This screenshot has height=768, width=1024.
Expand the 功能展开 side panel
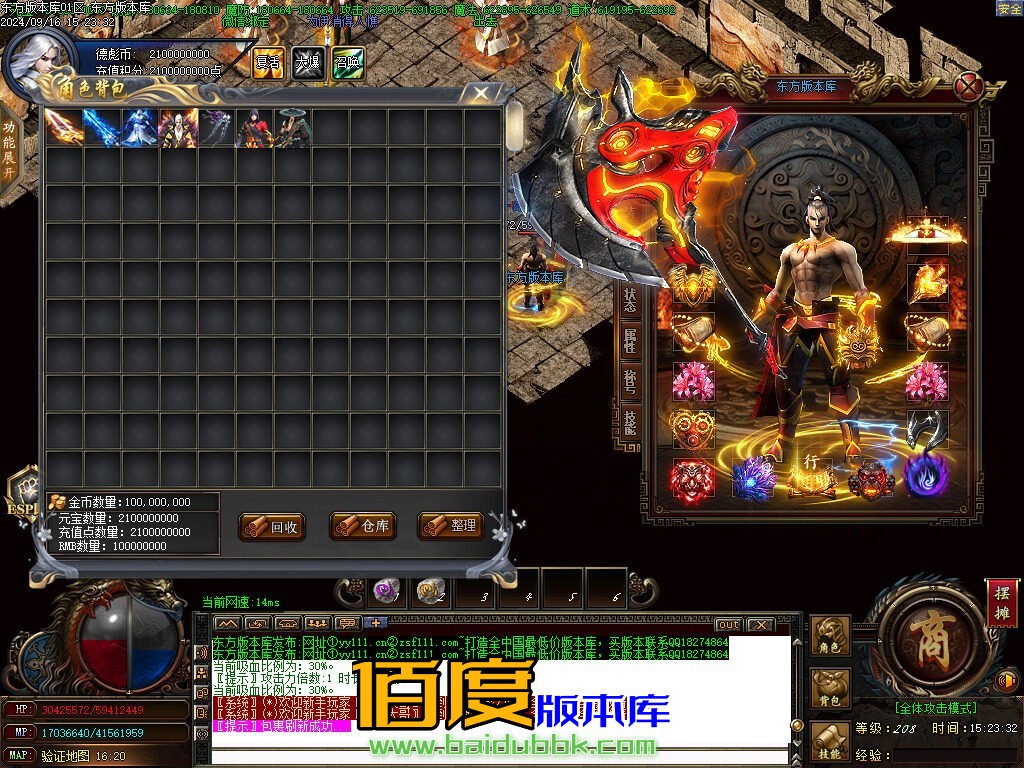click(x=9, y=150)
